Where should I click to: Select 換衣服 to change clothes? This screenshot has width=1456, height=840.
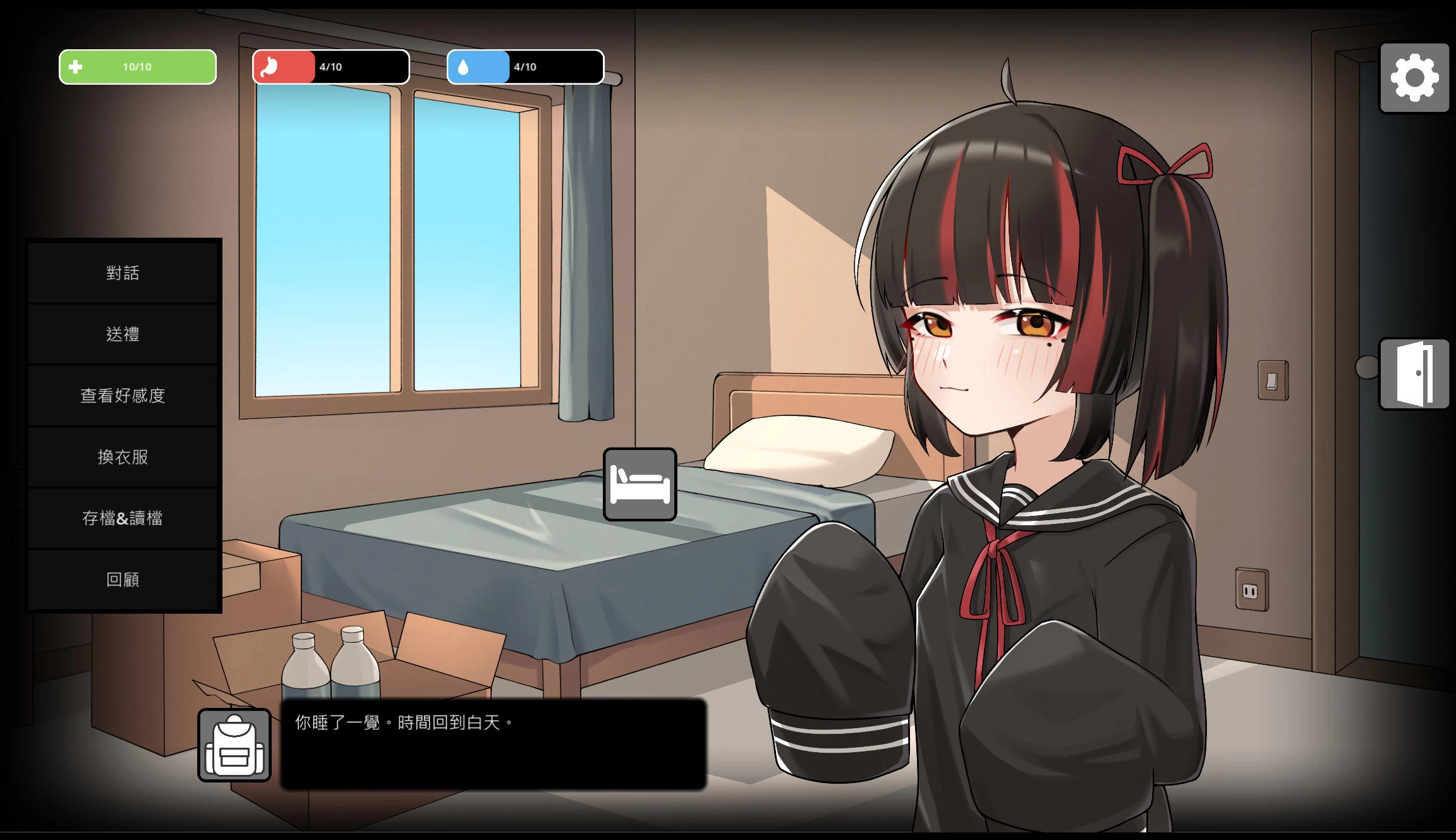coord(123,457)
